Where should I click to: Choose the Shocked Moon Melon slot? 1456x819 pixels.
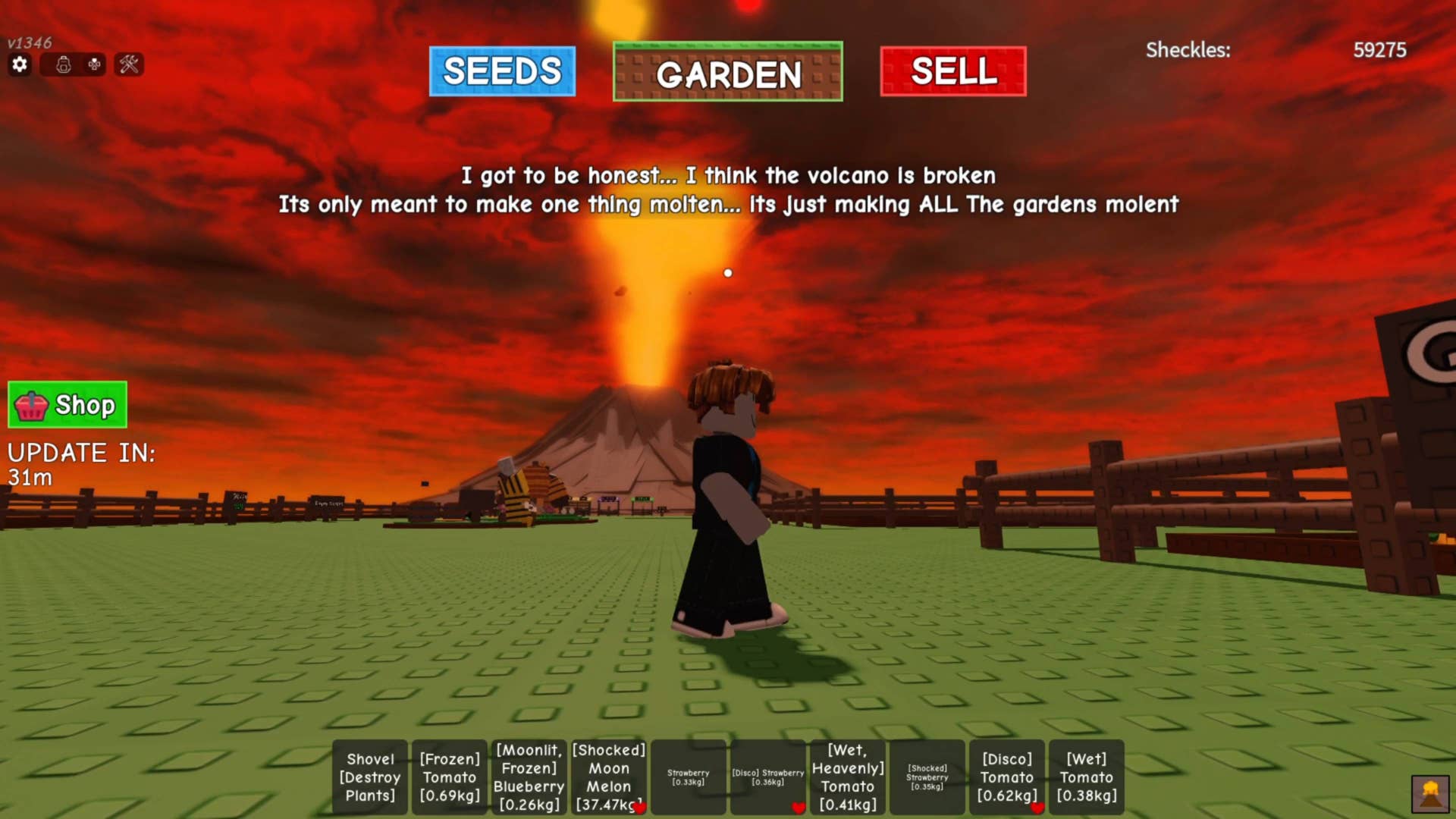609,777
